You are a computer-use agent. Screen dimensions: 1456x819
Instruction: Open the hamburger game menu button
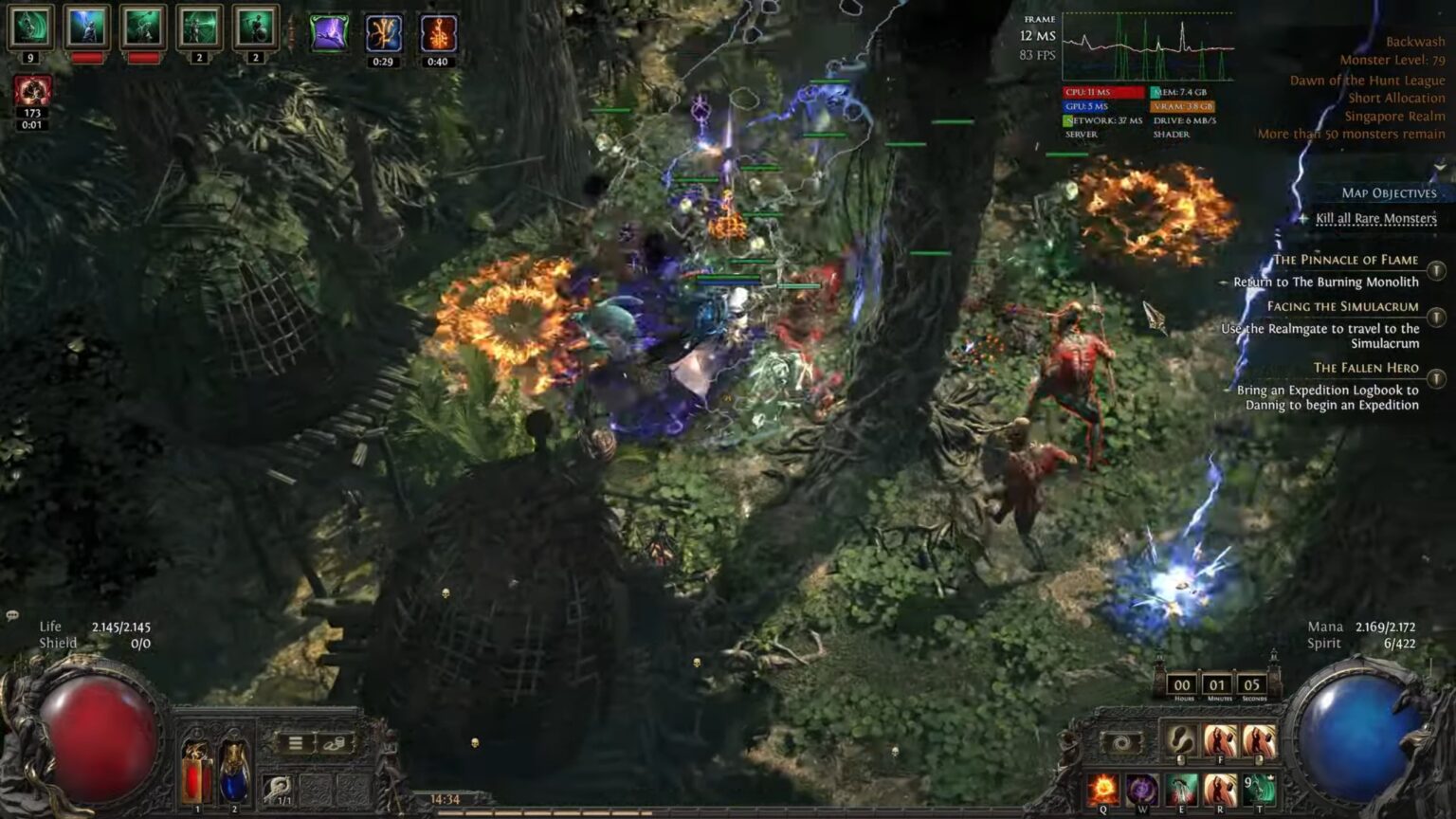pos(296,743)
